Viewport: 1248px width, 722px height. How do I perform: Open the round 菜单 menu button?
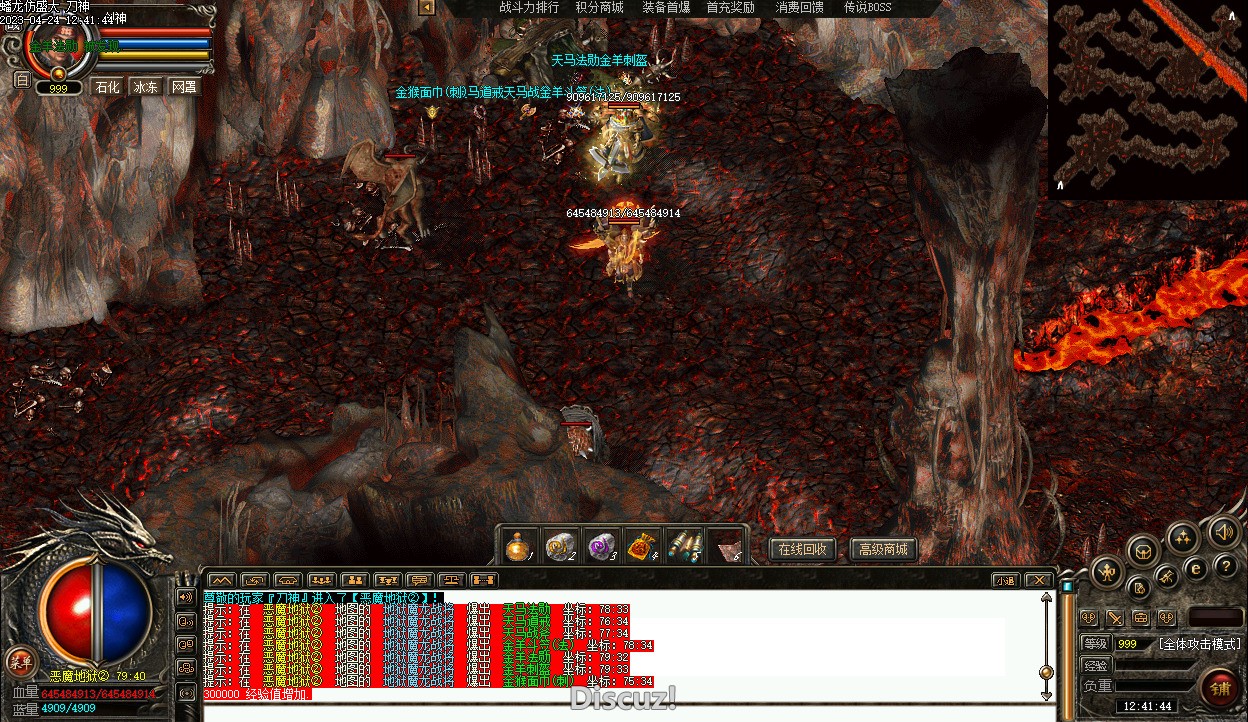19,661
